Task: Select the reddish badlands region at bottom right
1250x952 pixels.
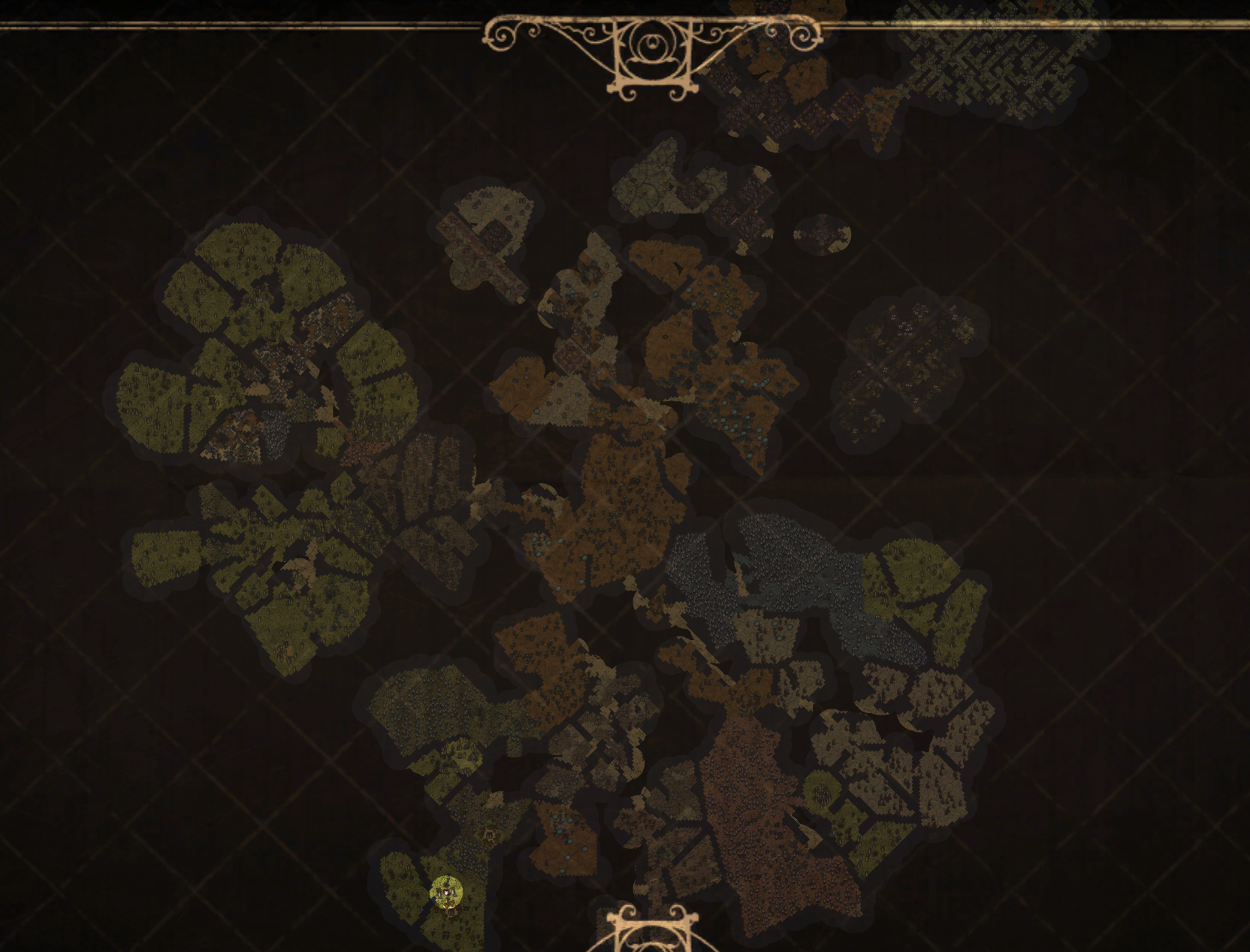Action: (751, 811)
